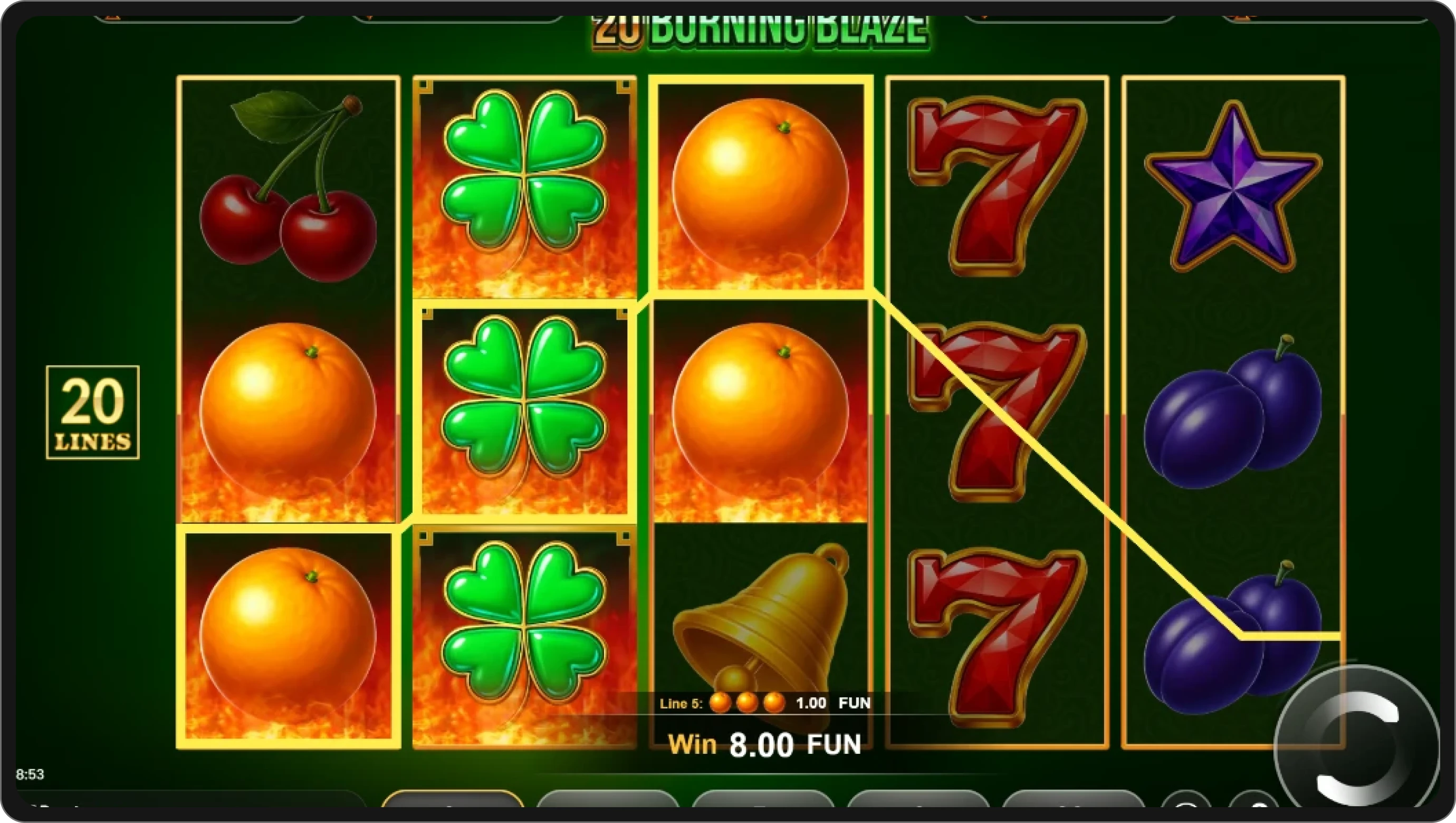Click the Win 8.00 FUN display
Viewport: 1456px width, 823px height.
[x=766, y=743]
